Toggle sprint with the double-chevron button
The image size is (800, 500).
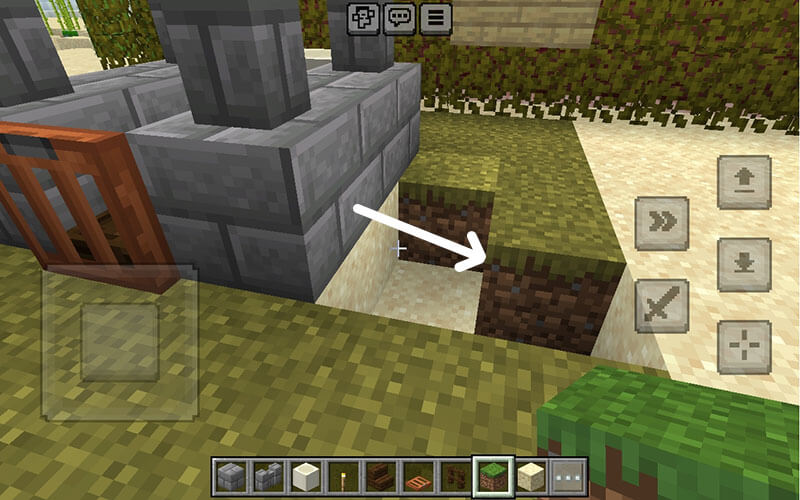pos(662,223)
